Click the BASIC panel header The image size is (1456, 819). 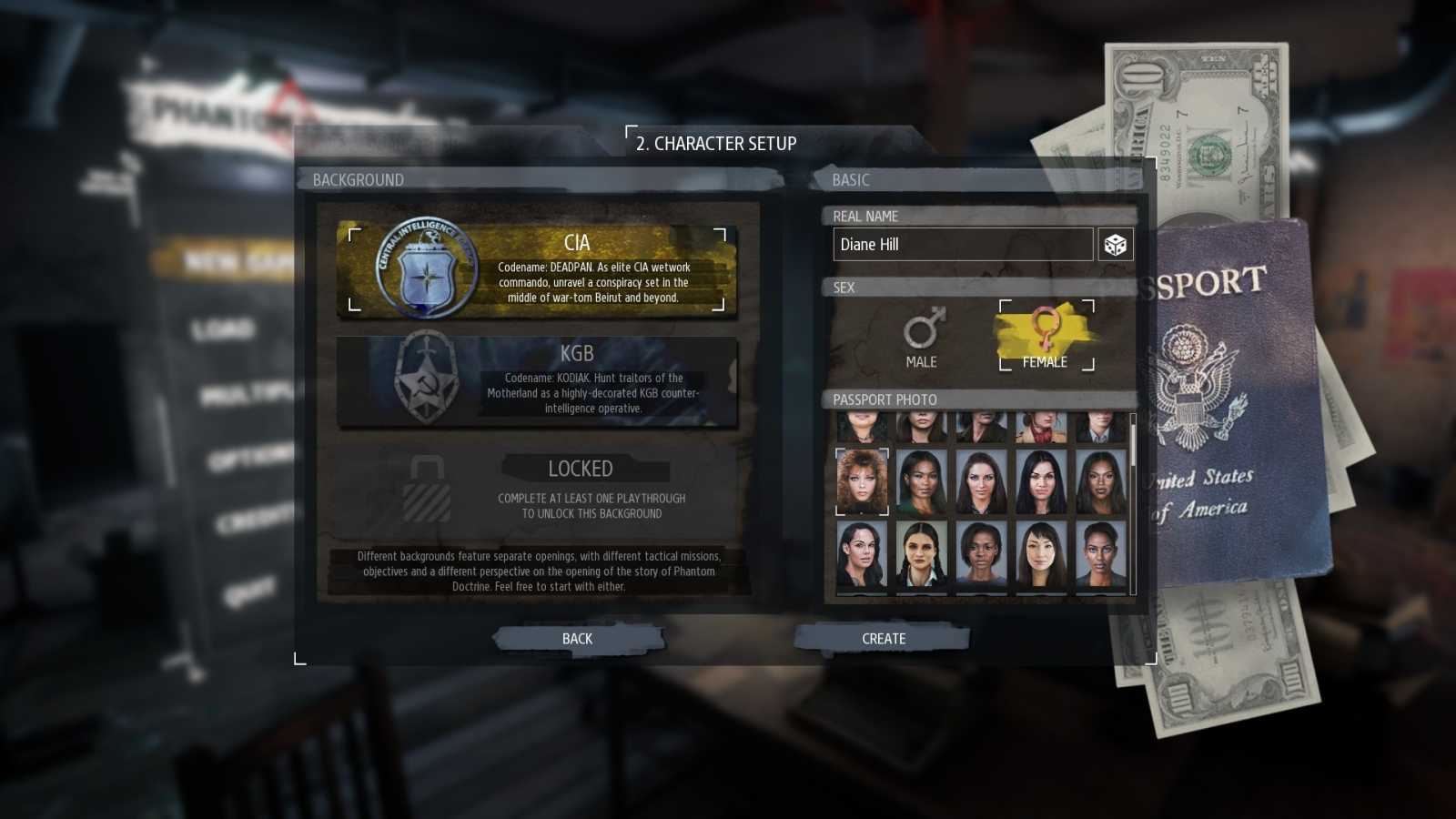point(851,179)
